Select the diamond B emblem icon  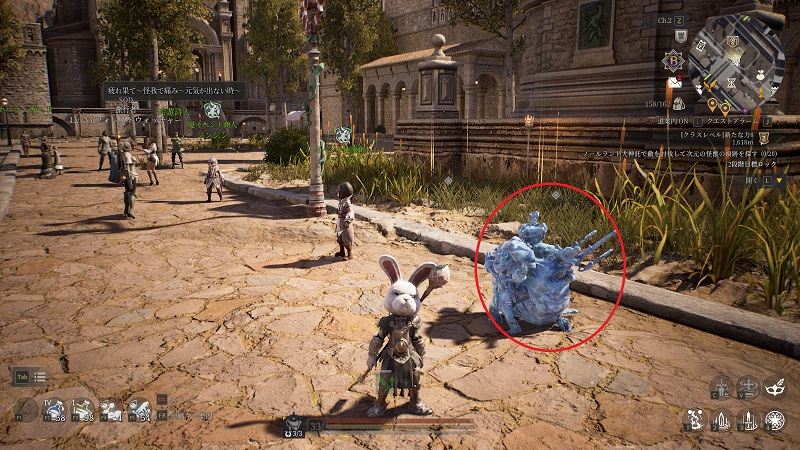(676, 60)
